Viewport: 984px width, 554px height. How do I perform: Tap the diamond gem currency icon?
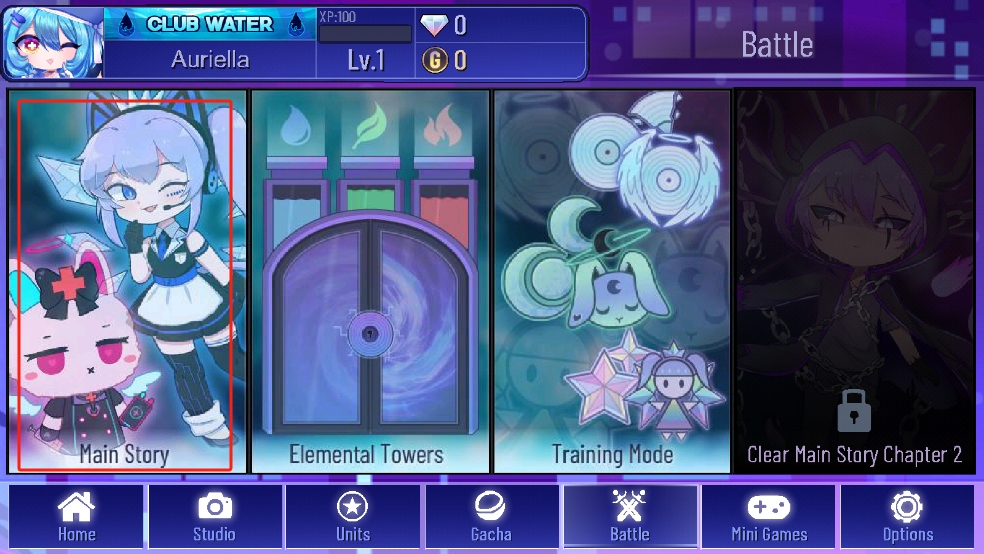(435, 25)
